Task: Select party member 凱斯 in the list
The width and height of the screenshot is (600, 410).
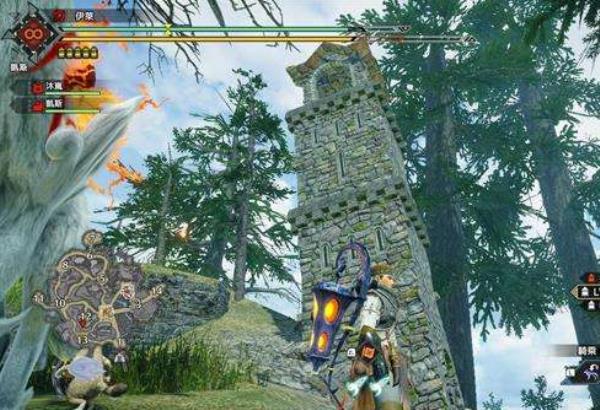Action: pos(52,105)
